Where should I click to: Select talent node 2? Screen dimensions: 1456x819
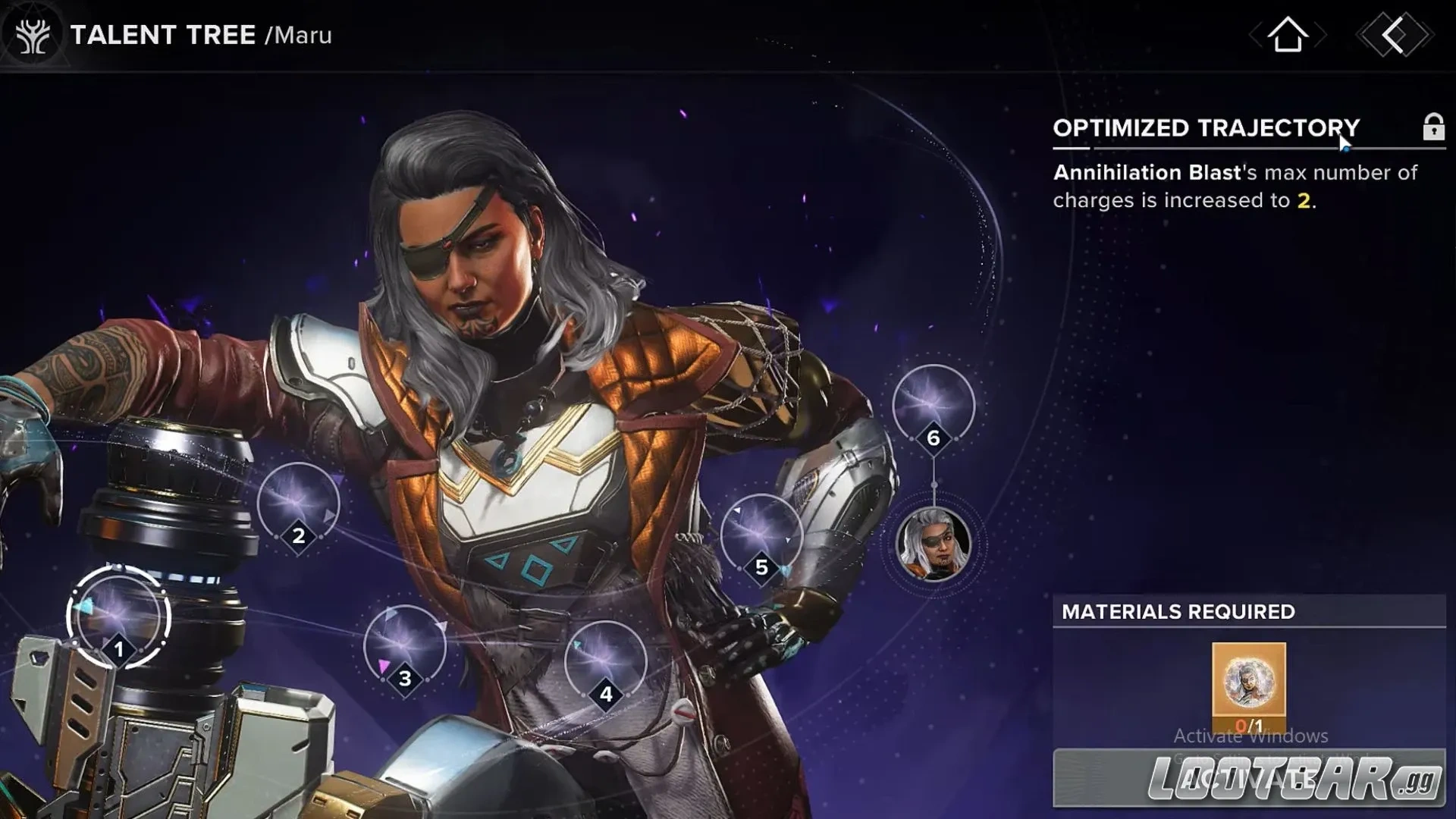pyautogui.click(x=298, y=504)
